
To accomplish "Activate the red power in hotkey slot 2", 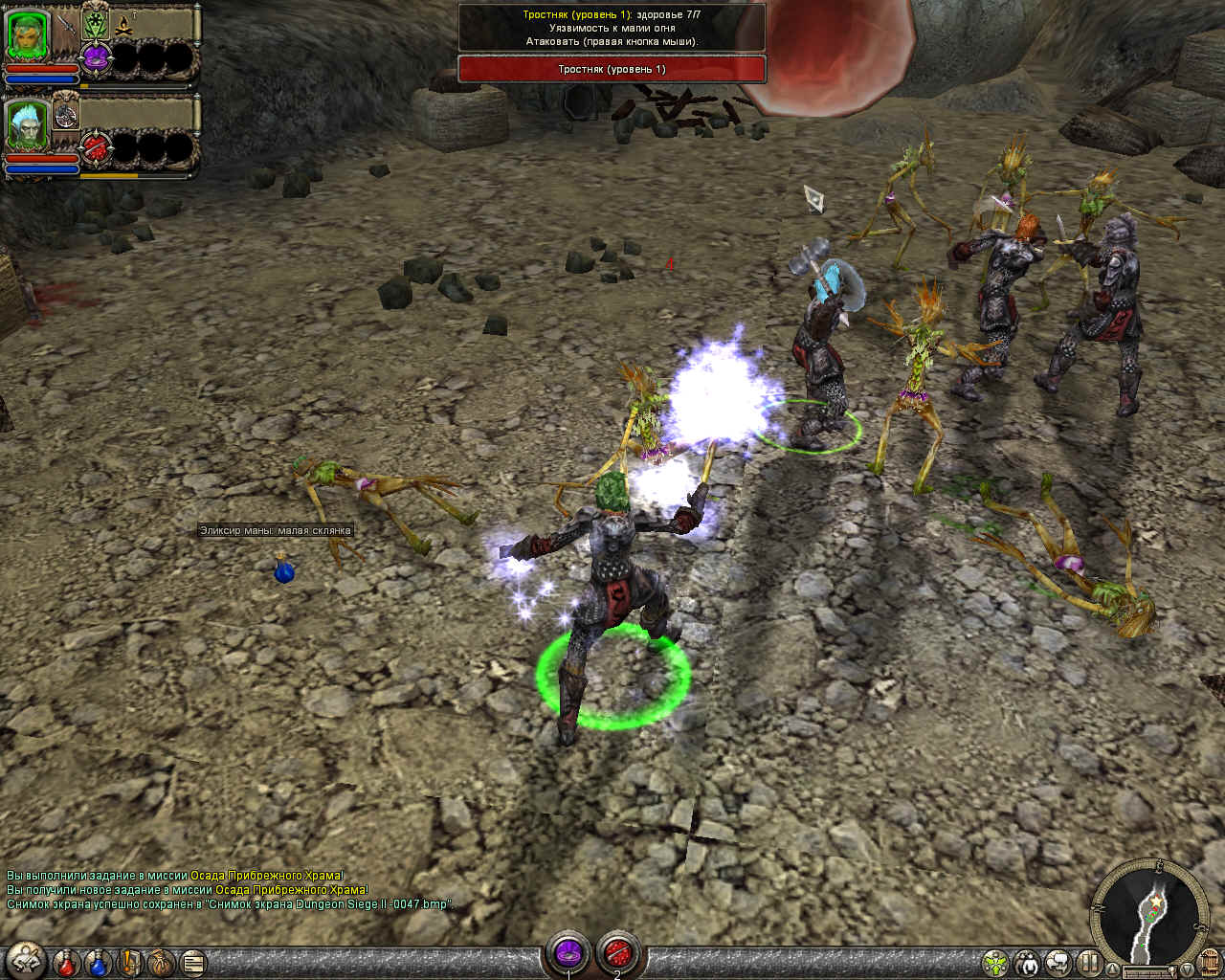I will [x=618, y=953].
